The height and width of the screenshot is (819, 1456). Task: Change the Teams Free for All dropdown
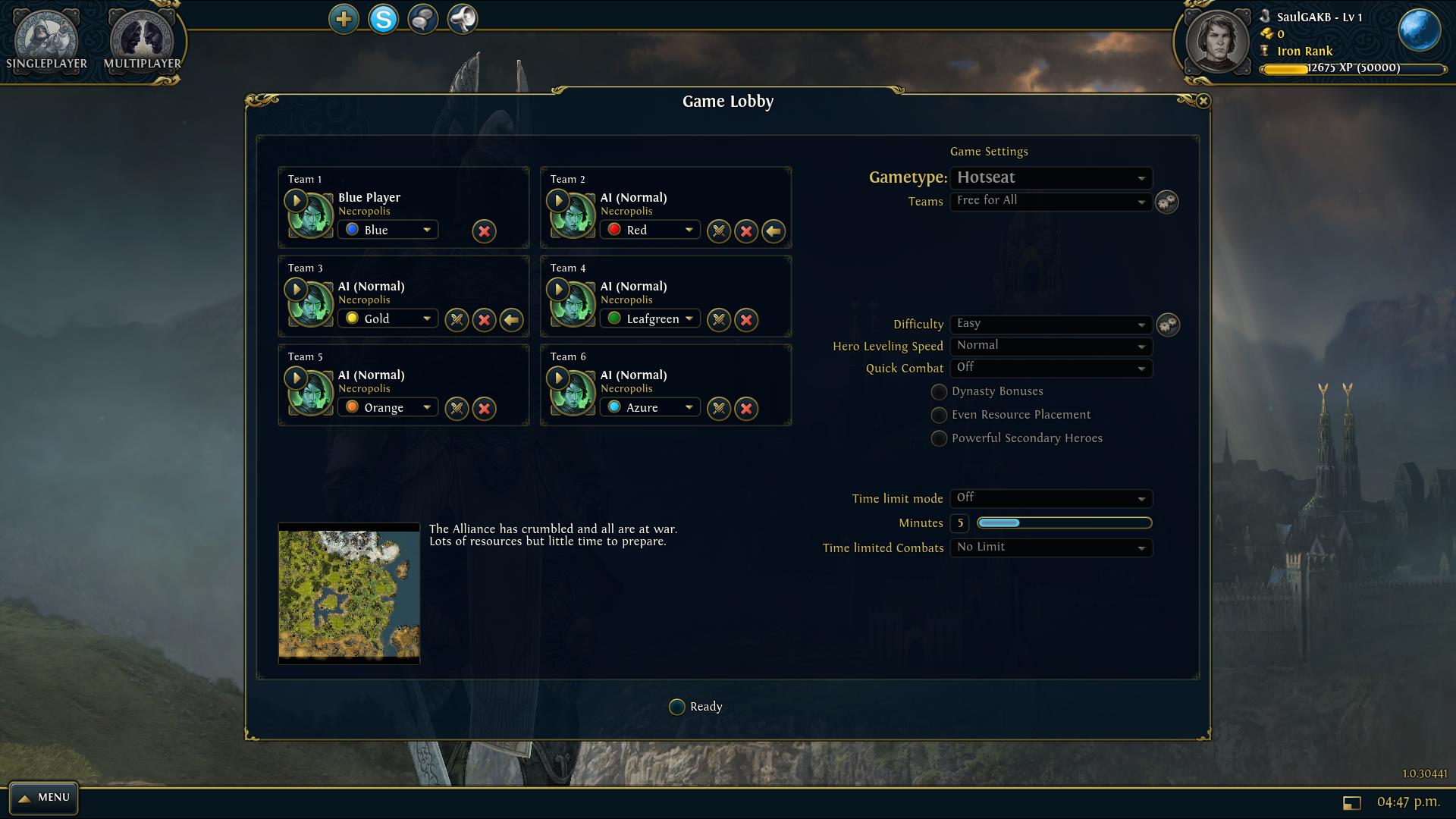[x=1050, y=201]
